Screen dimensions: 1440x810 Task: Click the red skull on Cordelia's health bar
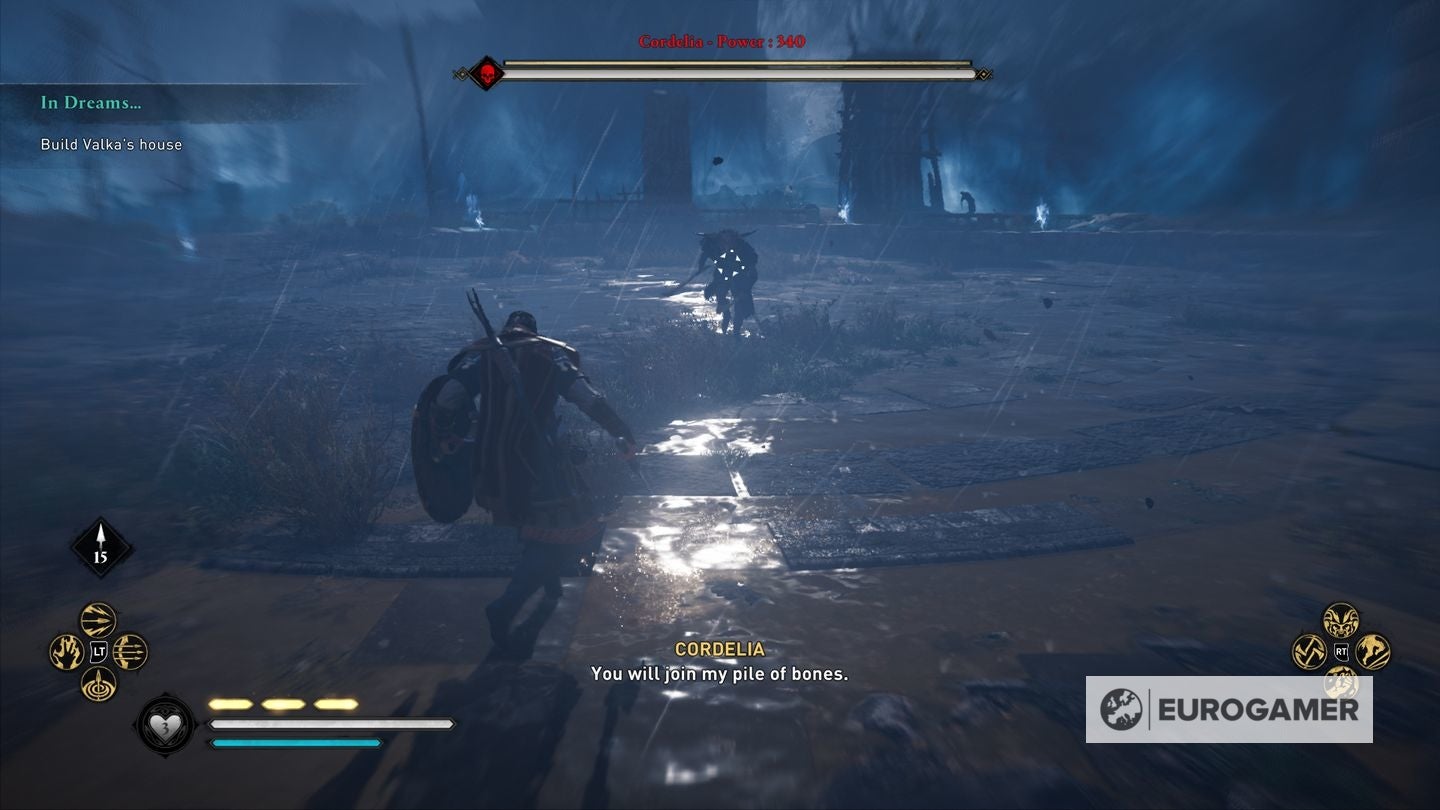point(487,71)
